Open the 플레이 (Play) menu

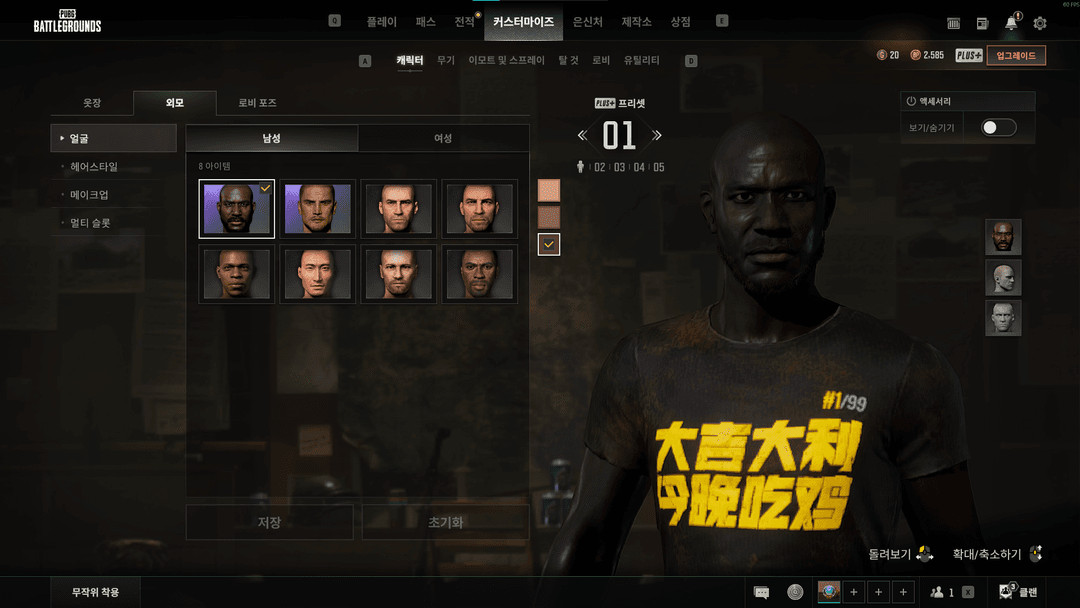coord(381,21)
